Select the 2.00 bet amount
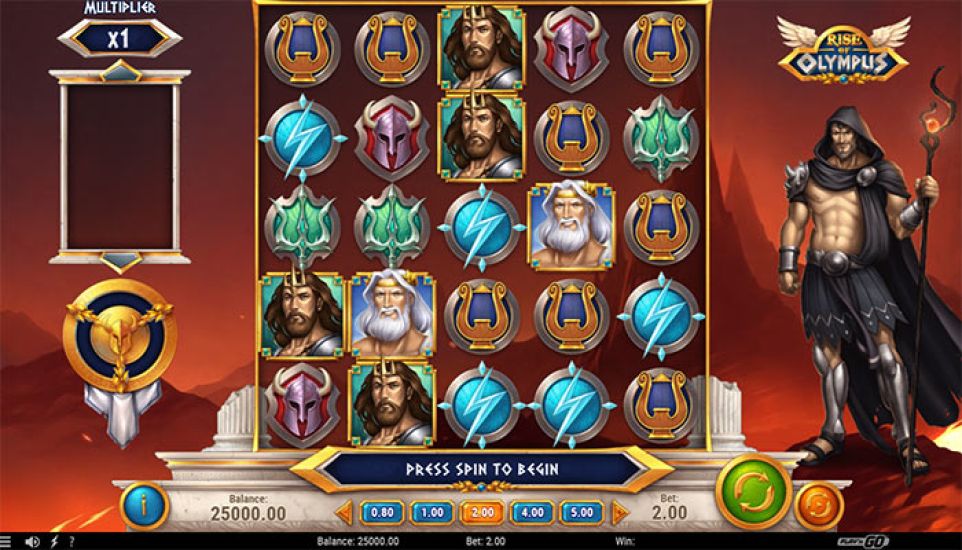The width and height of the screenshot is (962, 550). tap(482, 513)
